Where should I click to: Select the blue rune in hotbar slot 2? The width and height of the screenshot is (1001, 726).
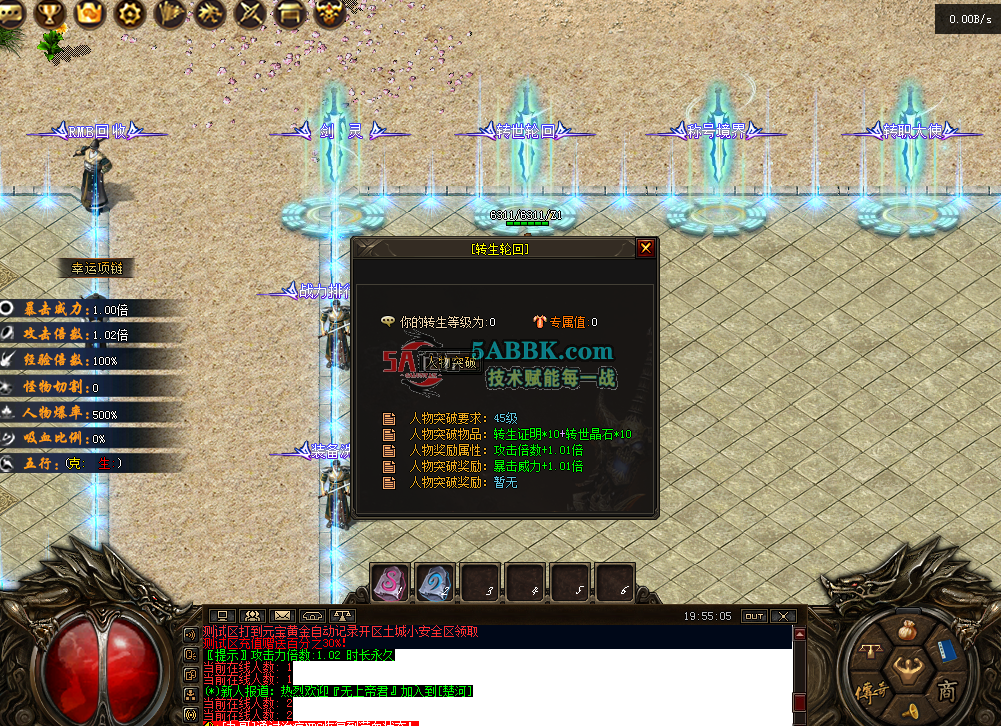434,582
